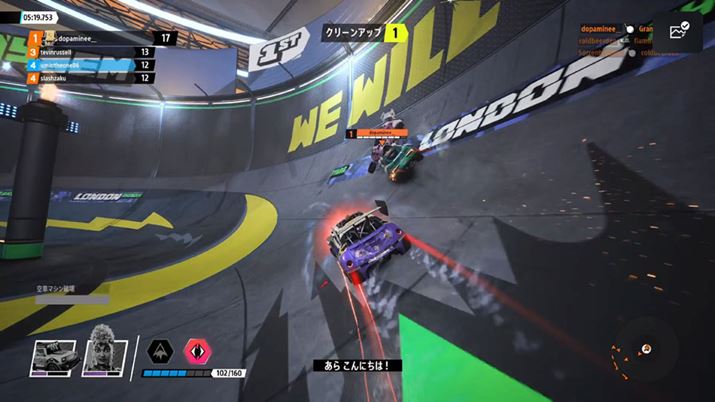Open the circular minimap radar
The height and width of the screenshot is (402, 715).
[645, 349]
